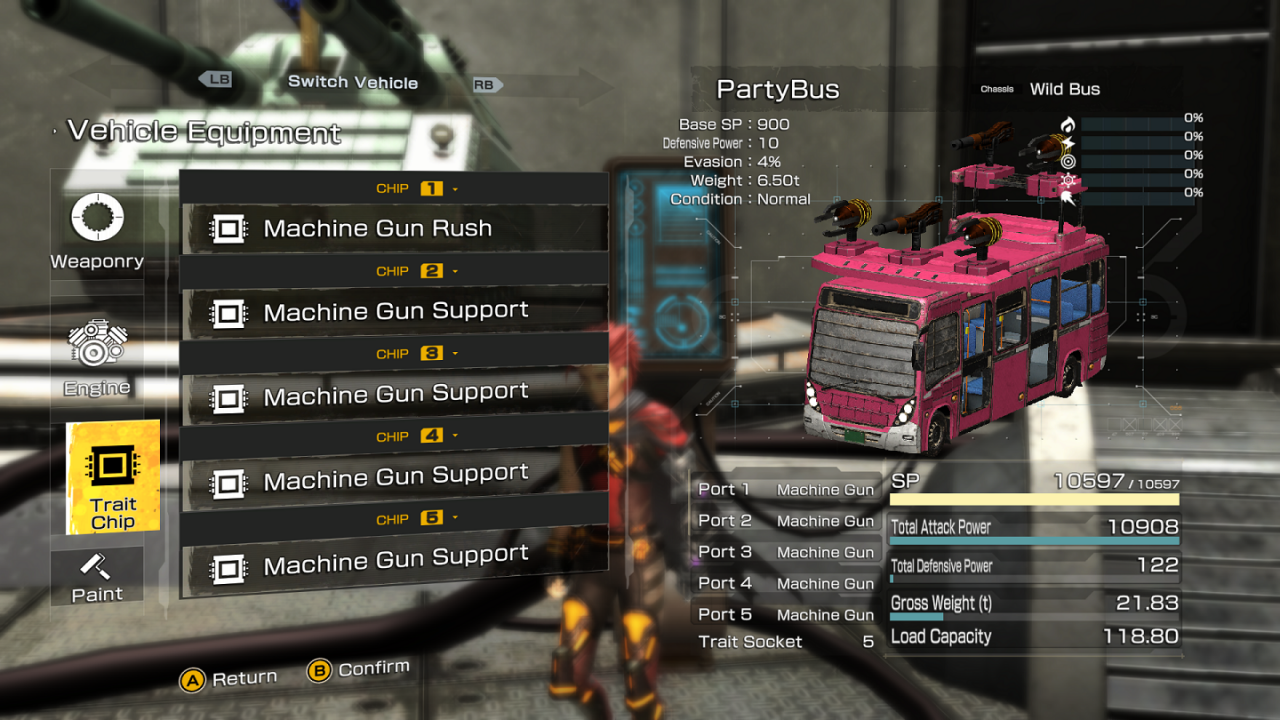Image resolution: width=1280 pixels, height=720 pixels.
Task: Switch to the Engine category
Action: coord(97,358)
